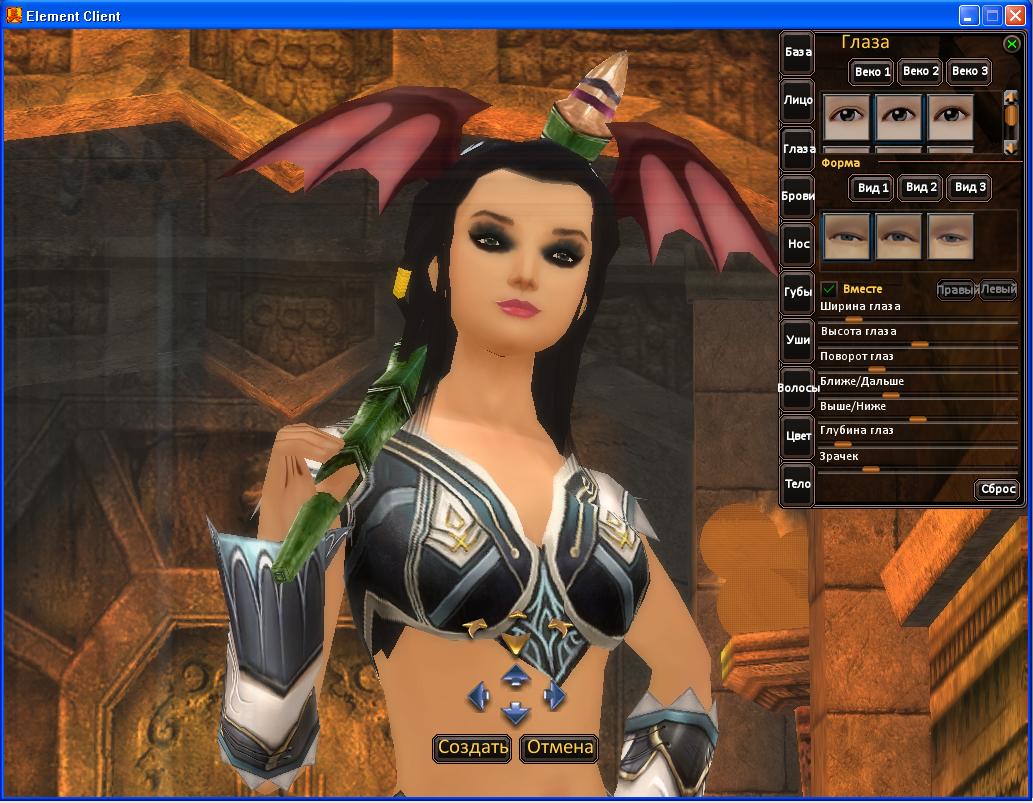The height and width of the screenshot is (803, 1033).
Task: Switch to the Лицо tab
Action: [x=797, y=100]
